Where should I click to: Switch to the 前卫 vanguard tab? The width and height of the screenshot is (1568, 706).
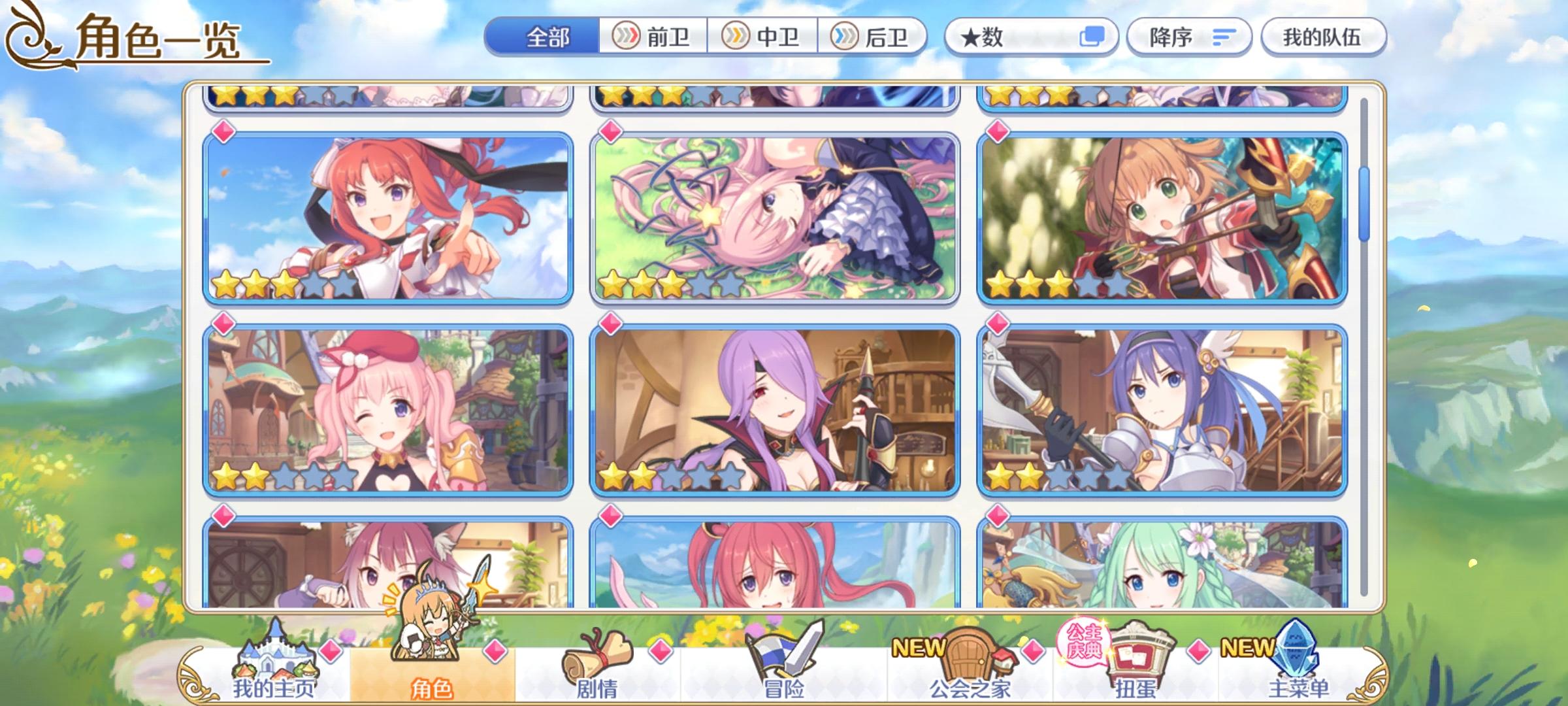click(x=650, y=37)
